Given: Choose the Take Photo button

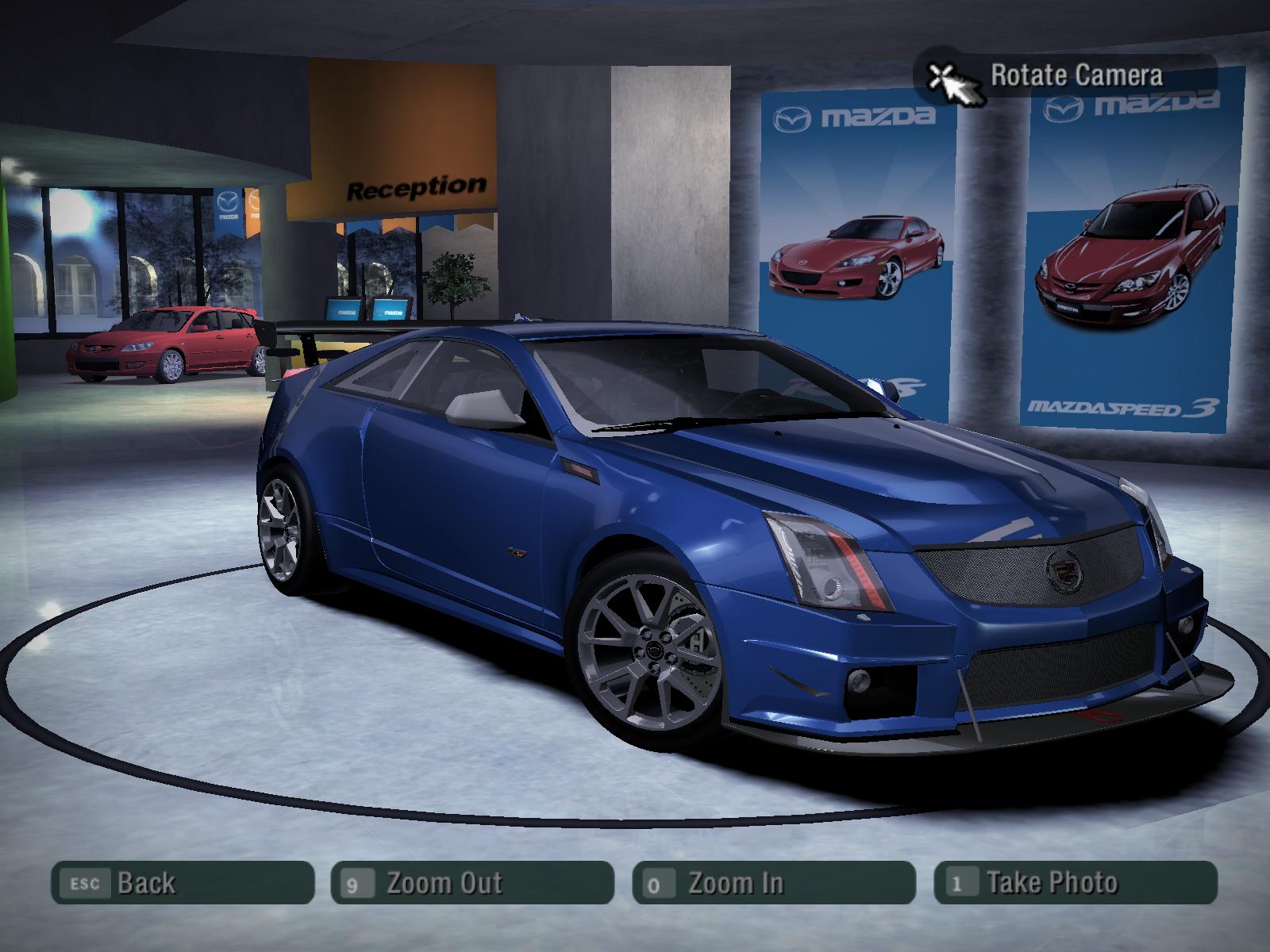Looking at the screenshot, I should [x=1075, y=882].
